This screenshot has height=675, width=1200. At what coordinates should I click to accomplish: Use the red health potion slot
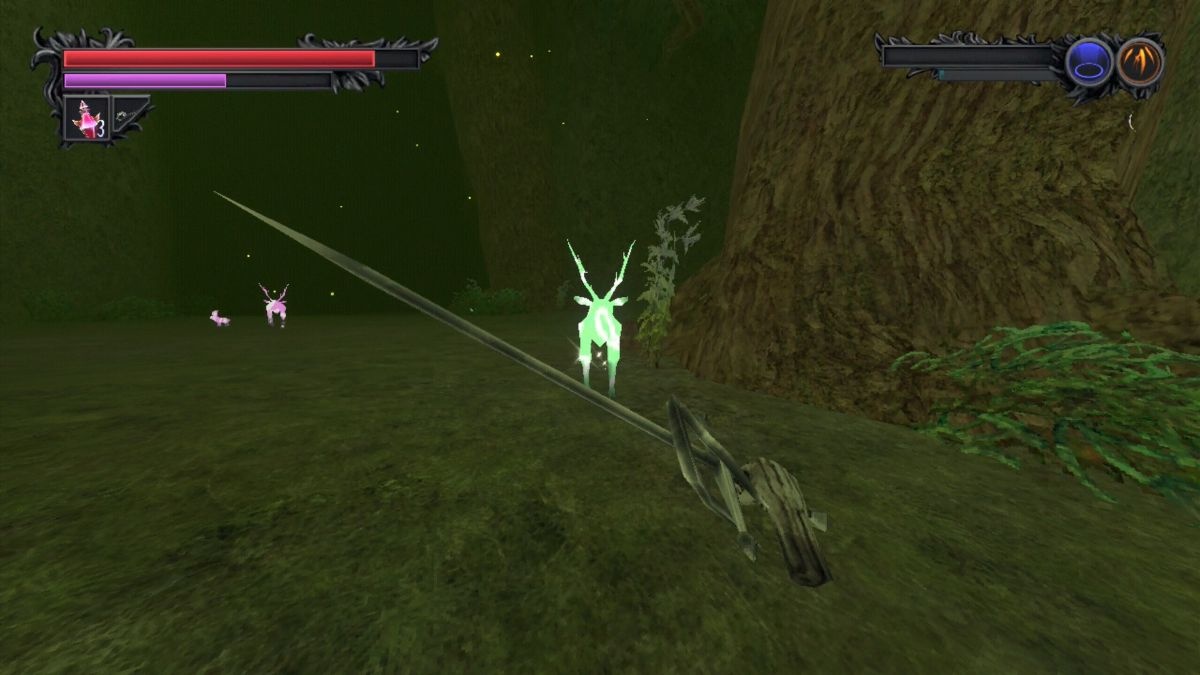[87, 119]
